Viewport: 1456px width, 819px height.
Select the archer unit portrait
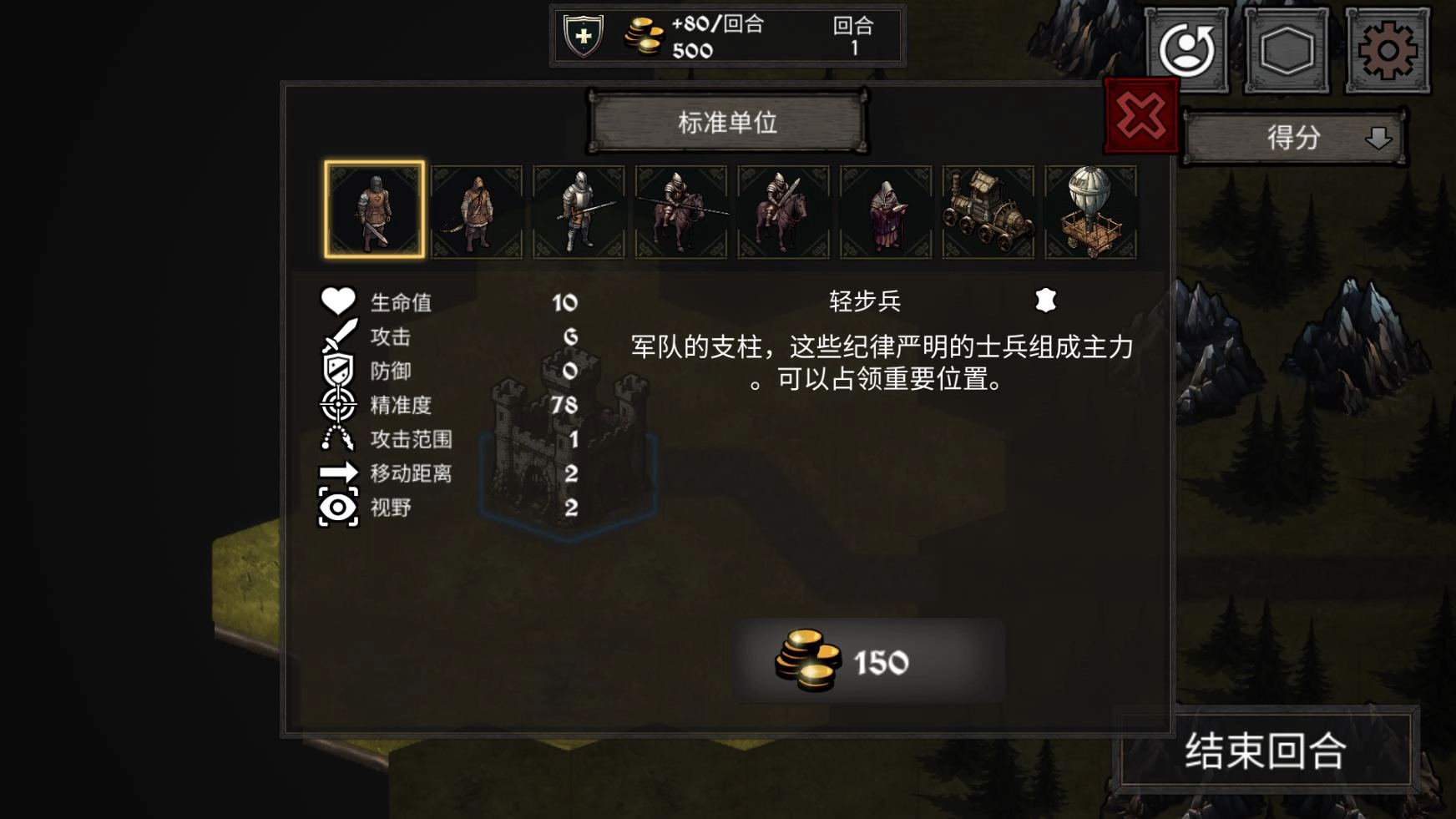pyautogui.click(x=478, y=209)
